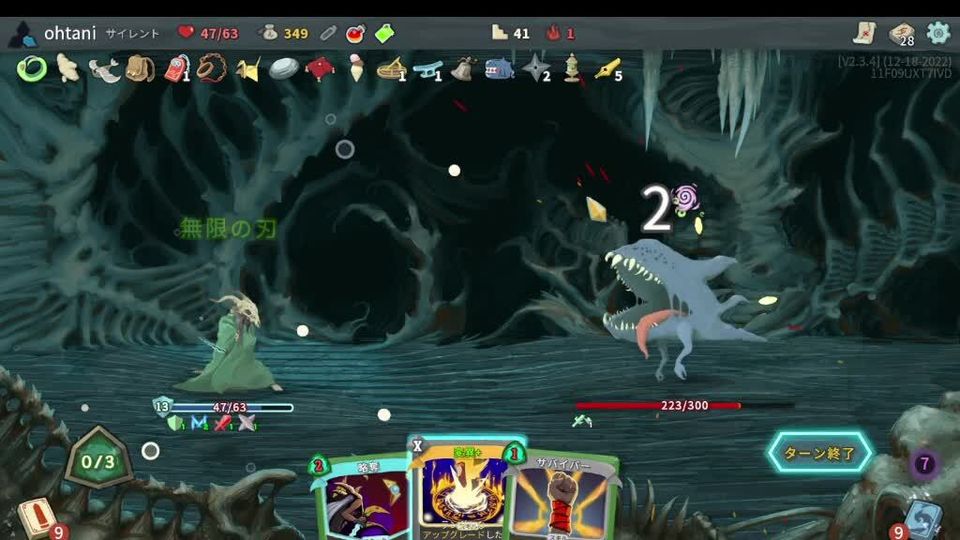This screenshot has height=540, width=960.
Task: Inspect the ice cream cone relic
Action: click(355, 68)
